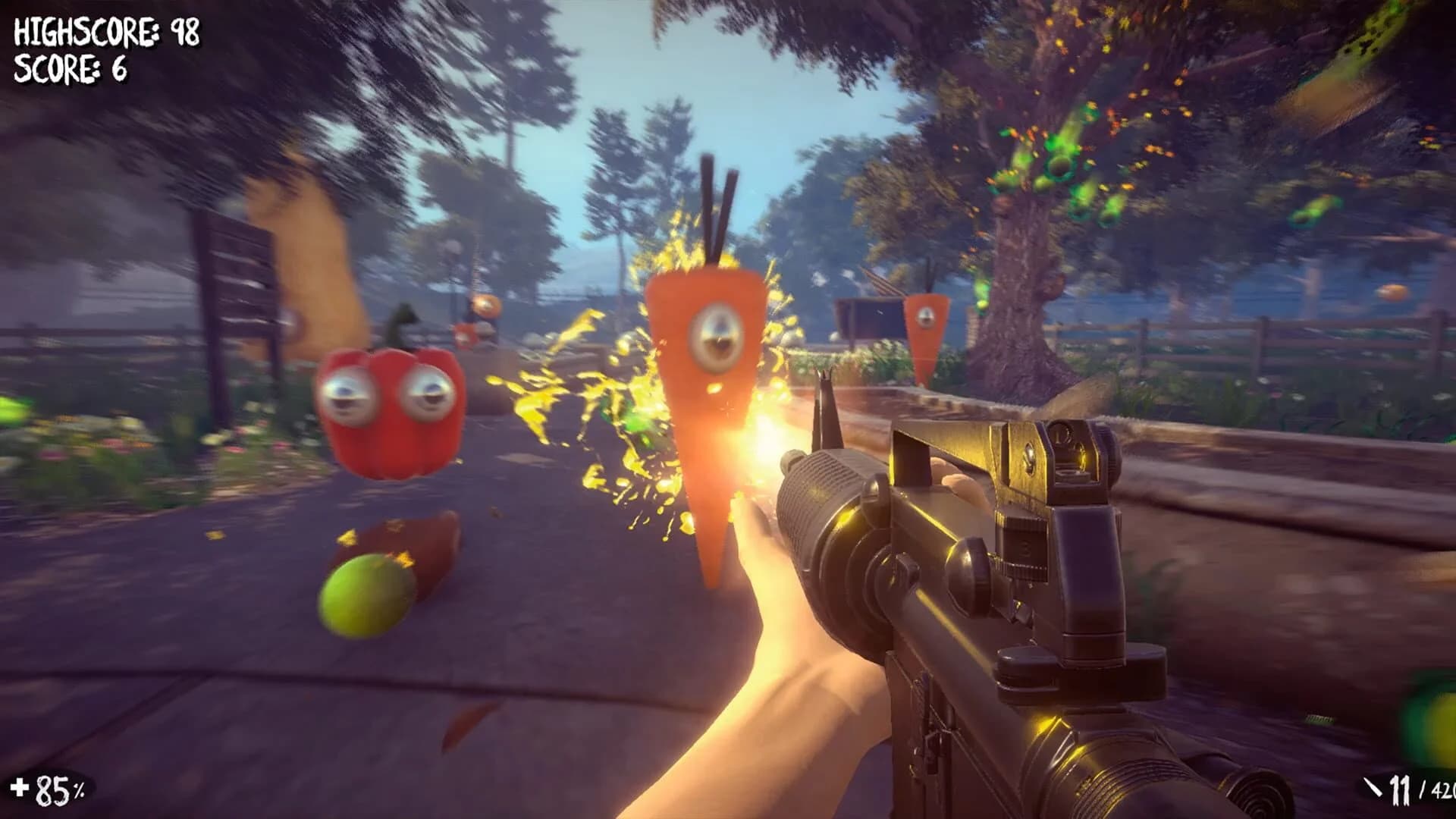
Task: Click the right eye of the red pepper
Action: [428, 394]
